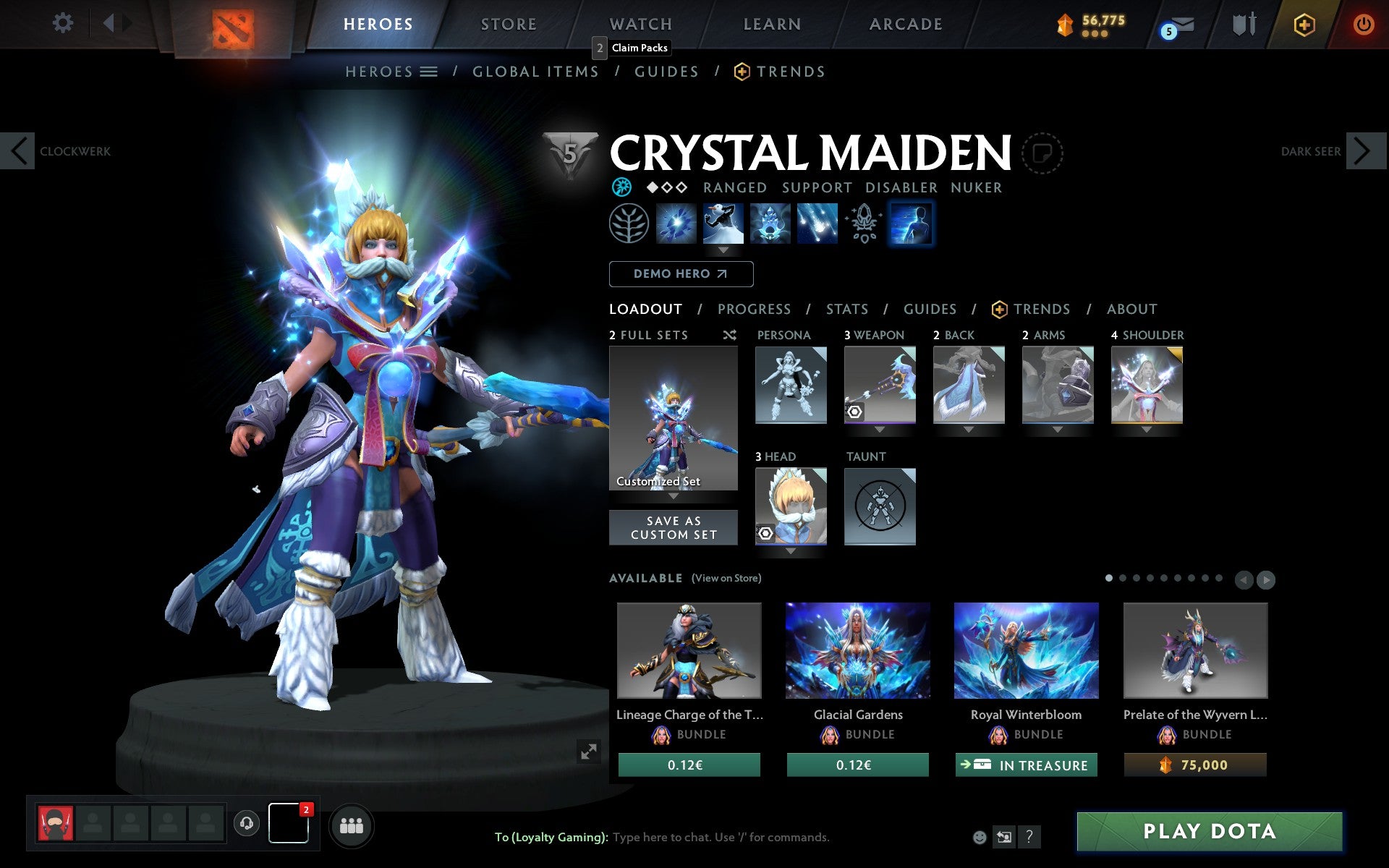Open the friends list icon

[352, 824]
